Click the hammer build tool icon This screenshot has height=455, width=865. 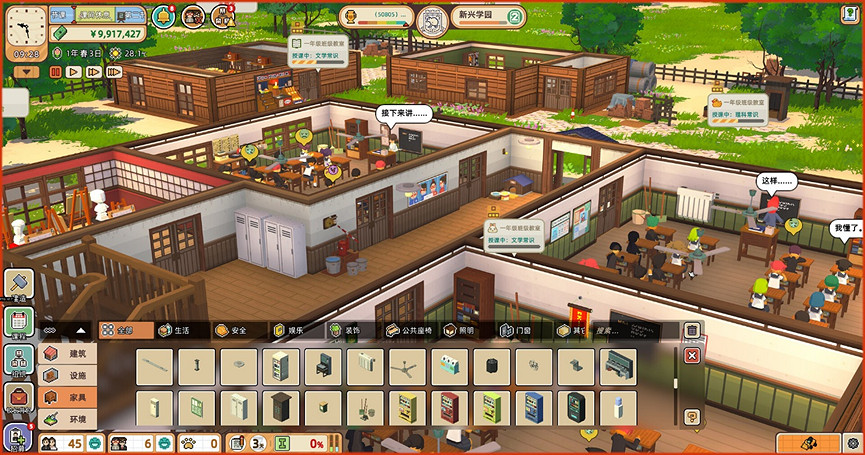[x=19, y=283]
